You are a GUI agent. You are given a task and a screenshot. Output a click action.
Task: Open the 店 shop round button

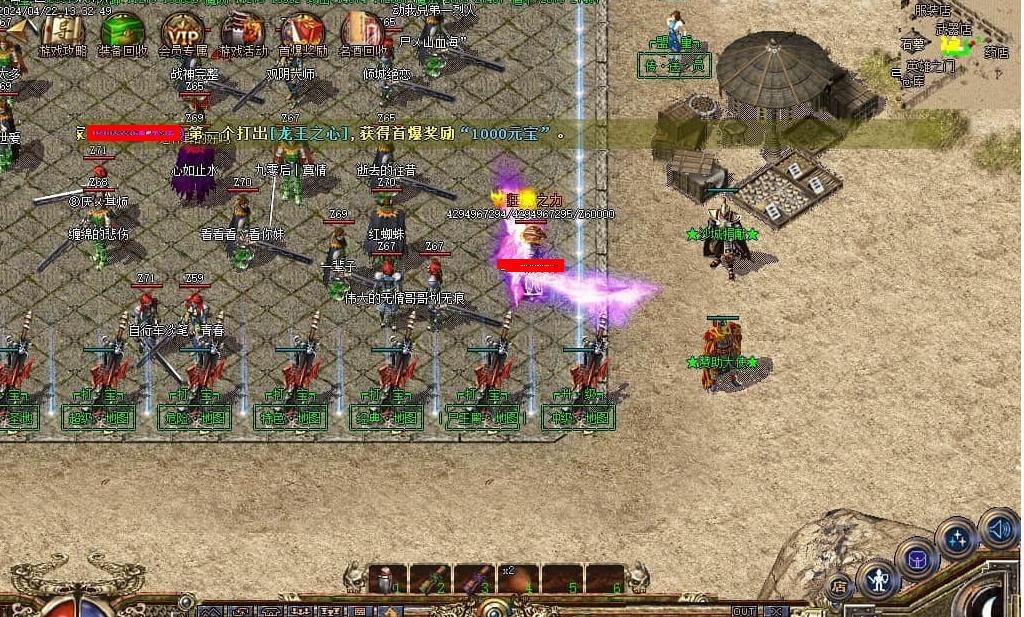[x=839, y=586]
